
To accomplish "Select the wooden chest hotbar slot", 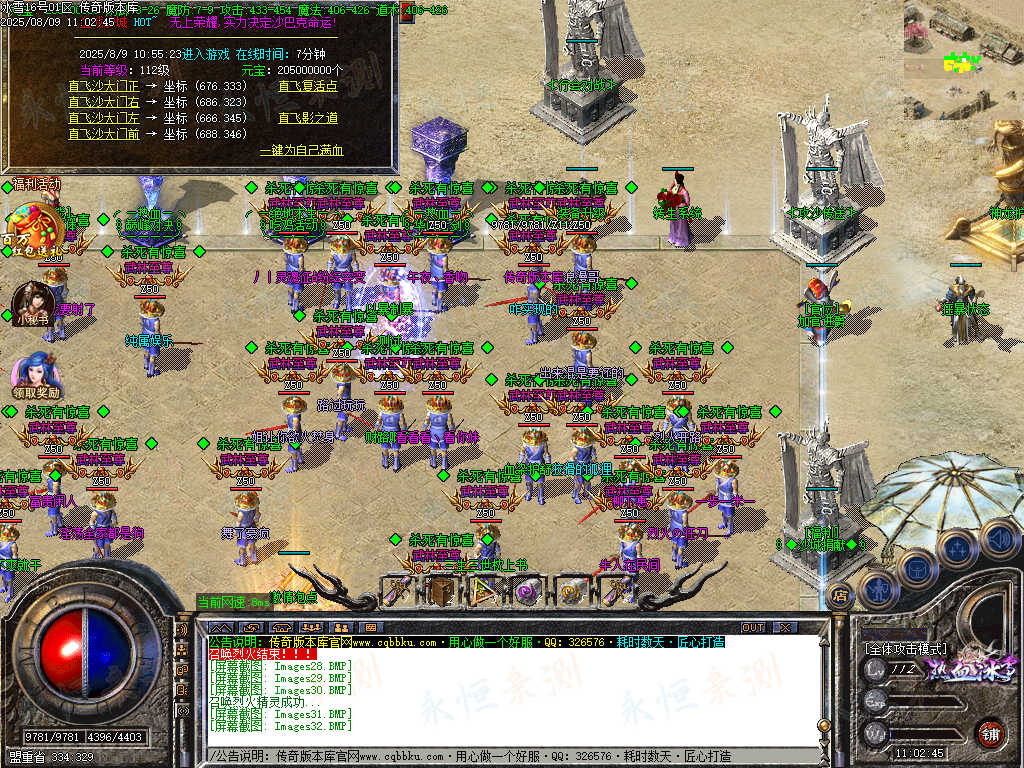I will tap(441, 591).
